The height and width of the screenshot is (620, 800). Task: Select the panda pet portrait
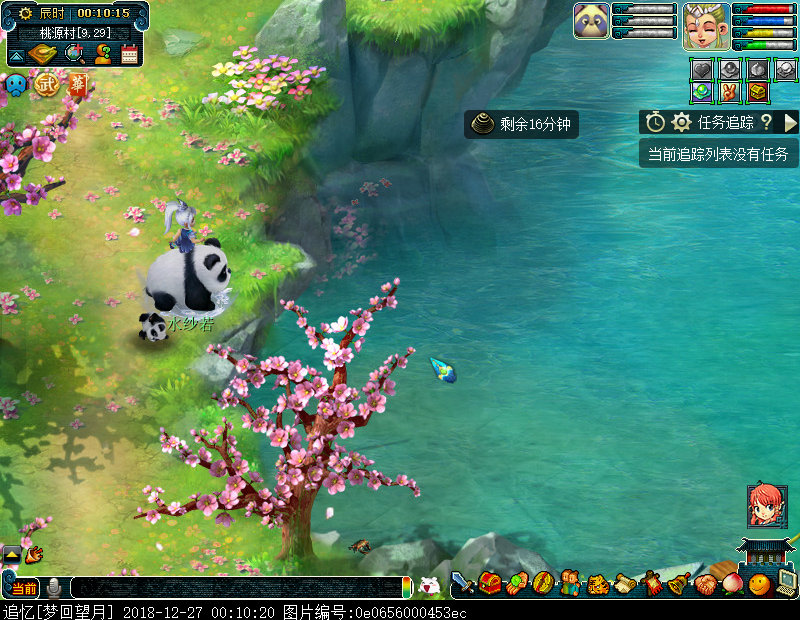[x=591, y=20]
